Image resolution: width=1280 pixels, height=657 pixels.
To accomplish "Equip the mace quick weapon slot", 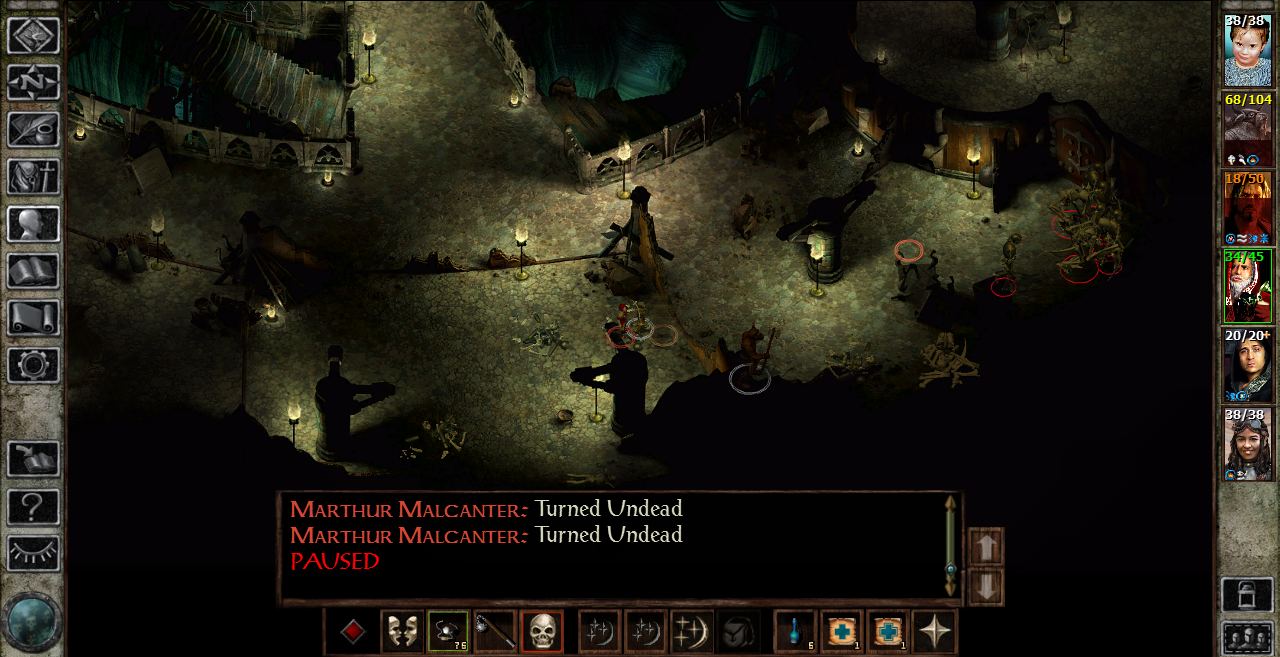I will tap(494, 632).
